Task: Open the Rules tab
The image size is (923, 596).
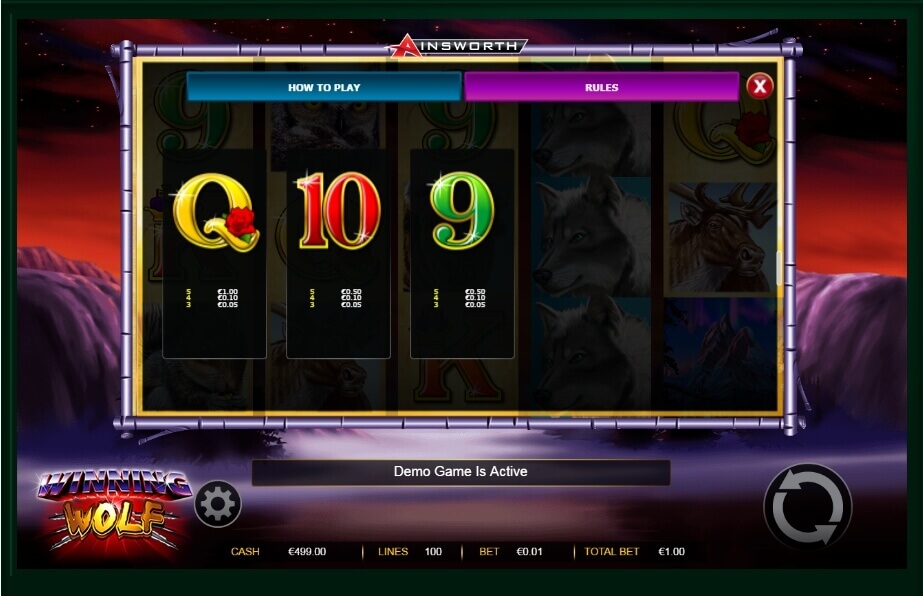Action: point(601,87)
